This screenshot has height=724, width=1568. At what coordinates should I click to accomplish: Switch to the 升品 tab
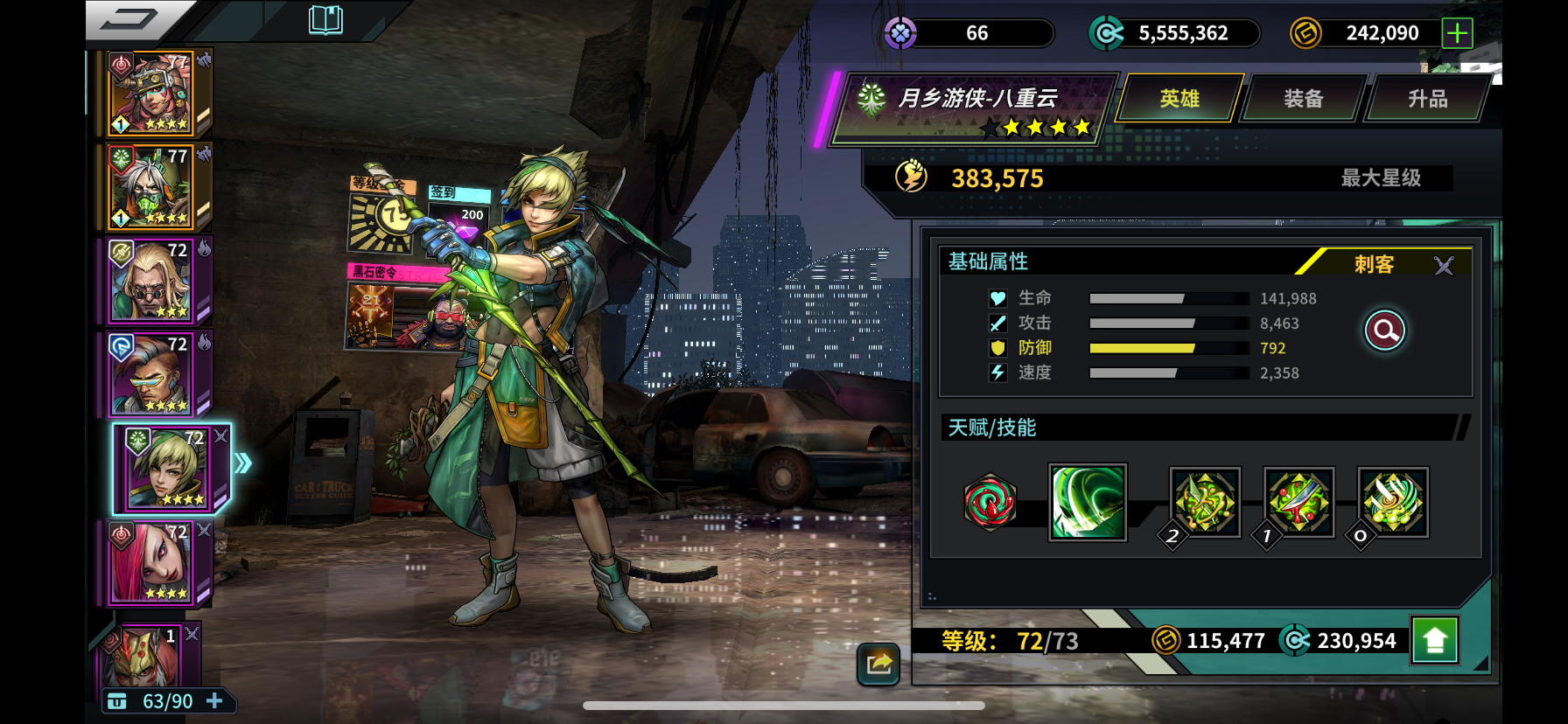click(1427, 99)
